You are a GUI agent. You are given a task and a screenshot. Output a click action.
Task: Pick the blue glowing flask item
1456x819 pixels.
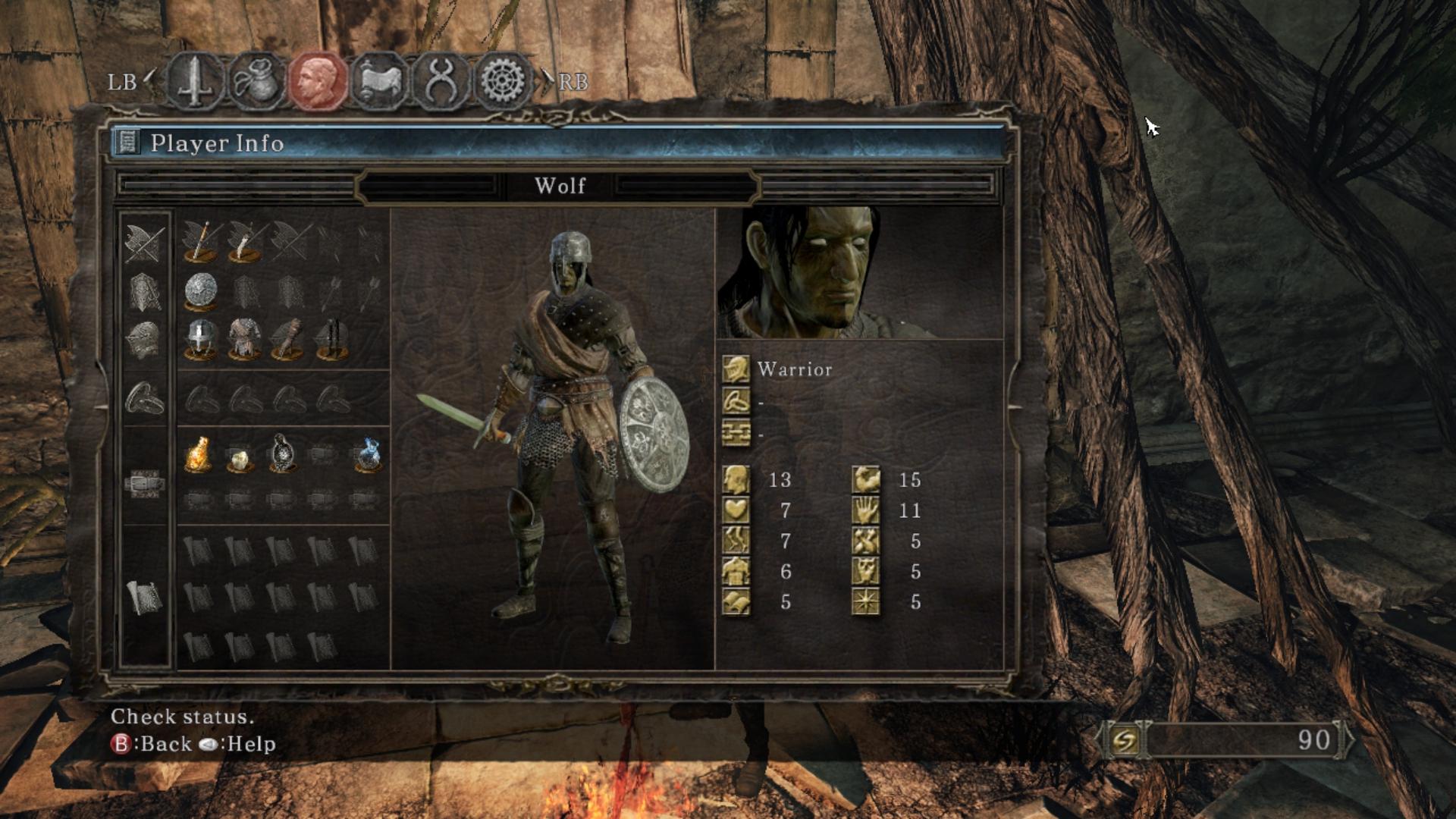coord(367,454)
